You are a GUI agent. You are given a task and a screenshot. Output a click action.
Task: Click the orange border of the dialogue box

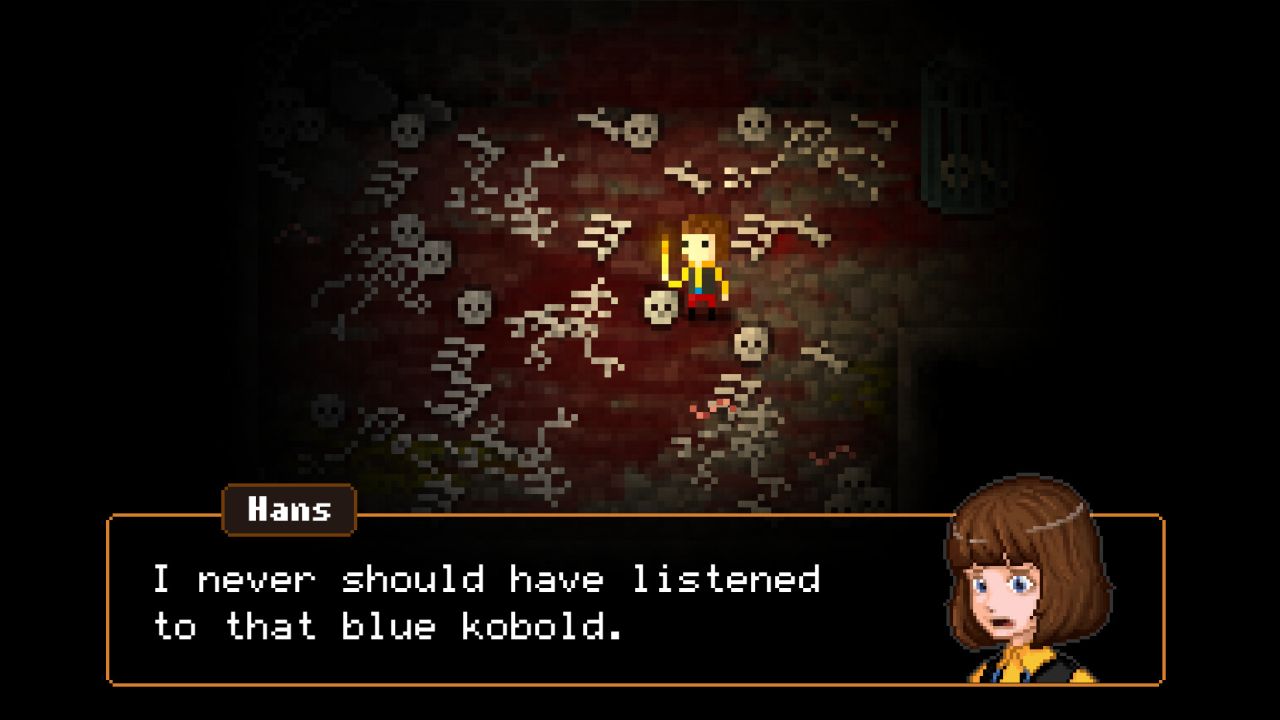coord(110,600)
